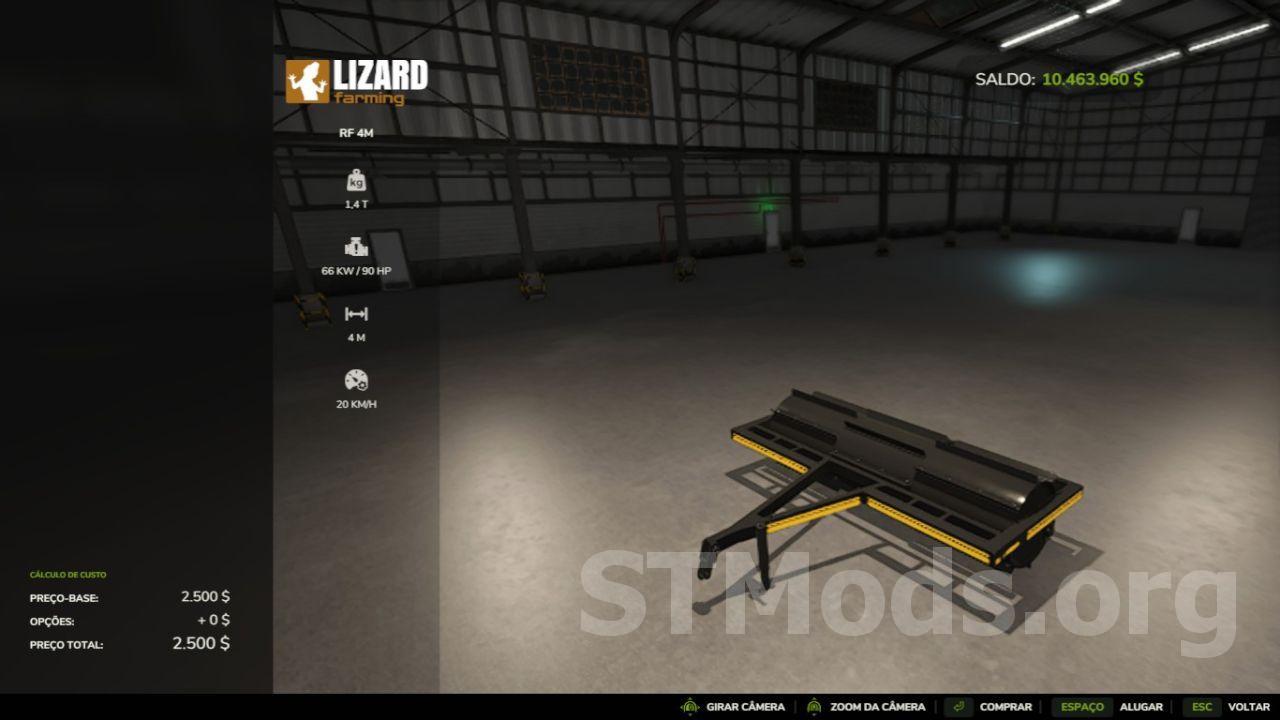Image resolution: width=1280 pixels, height=720 pixels.
Task: Click the mouse icon next to Girar Câmera
Action: coord(688,706)
